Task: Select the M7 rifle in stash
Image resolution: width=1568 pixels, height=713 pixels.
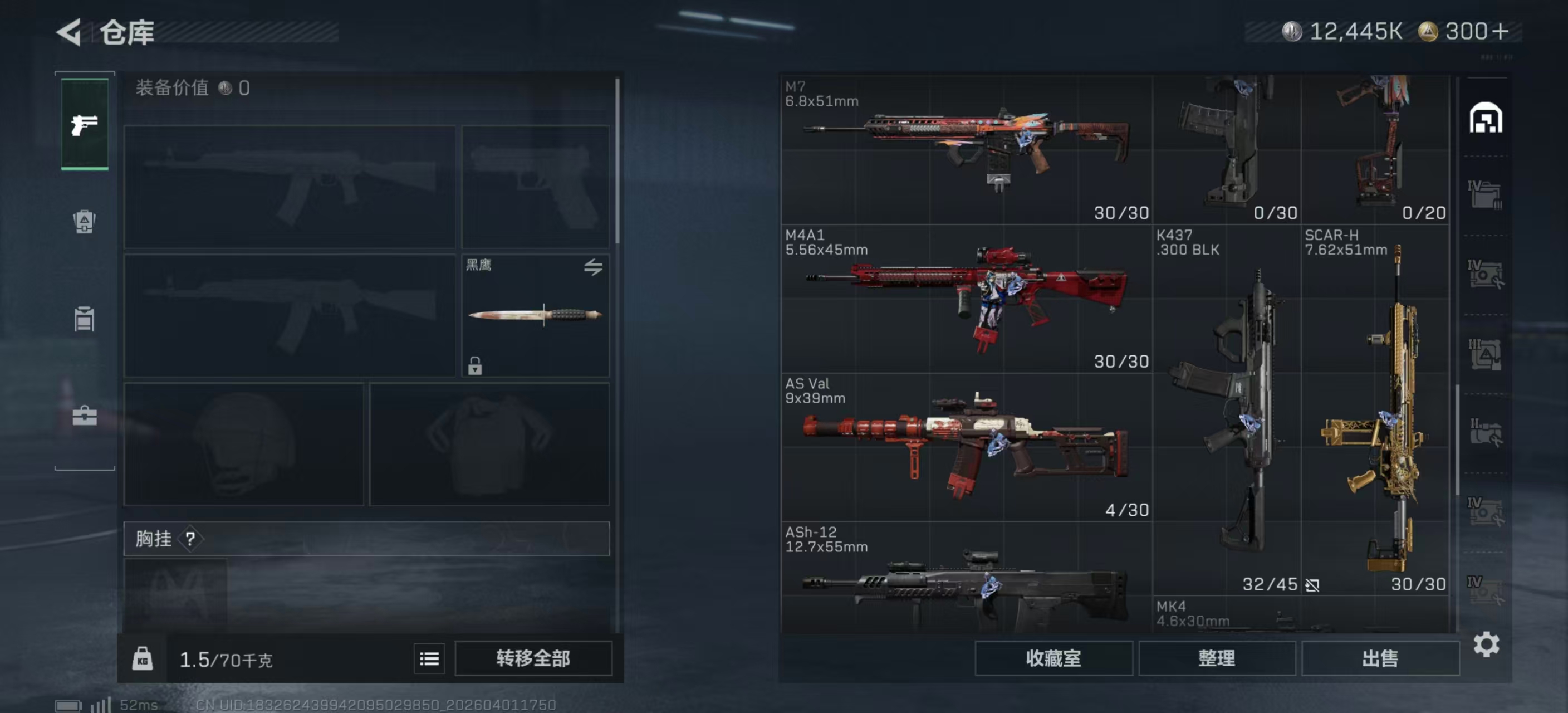Action: click(966, 149)
